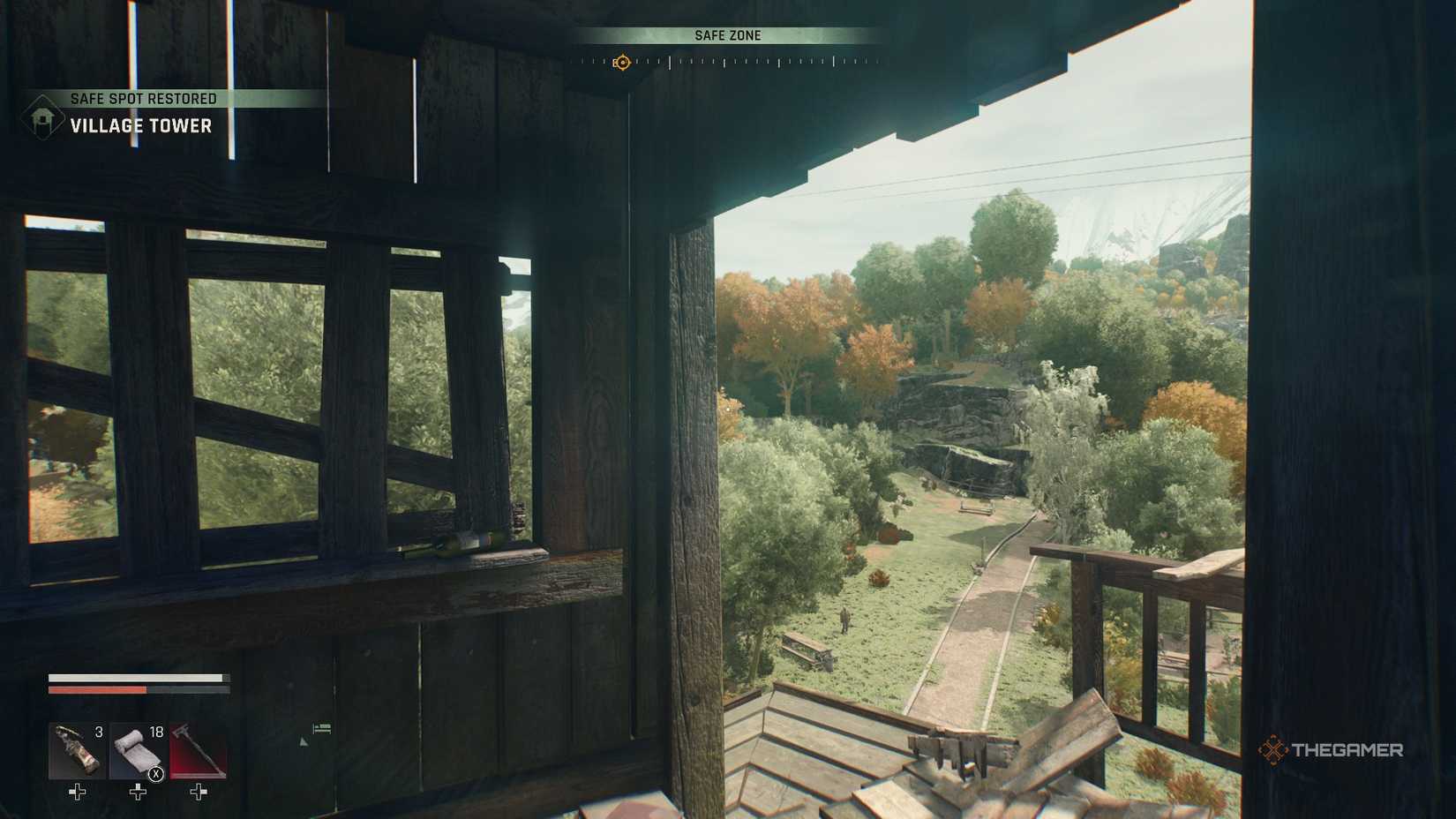
Task: Click the SAFE ZONE banner
Action: point(728,35)
